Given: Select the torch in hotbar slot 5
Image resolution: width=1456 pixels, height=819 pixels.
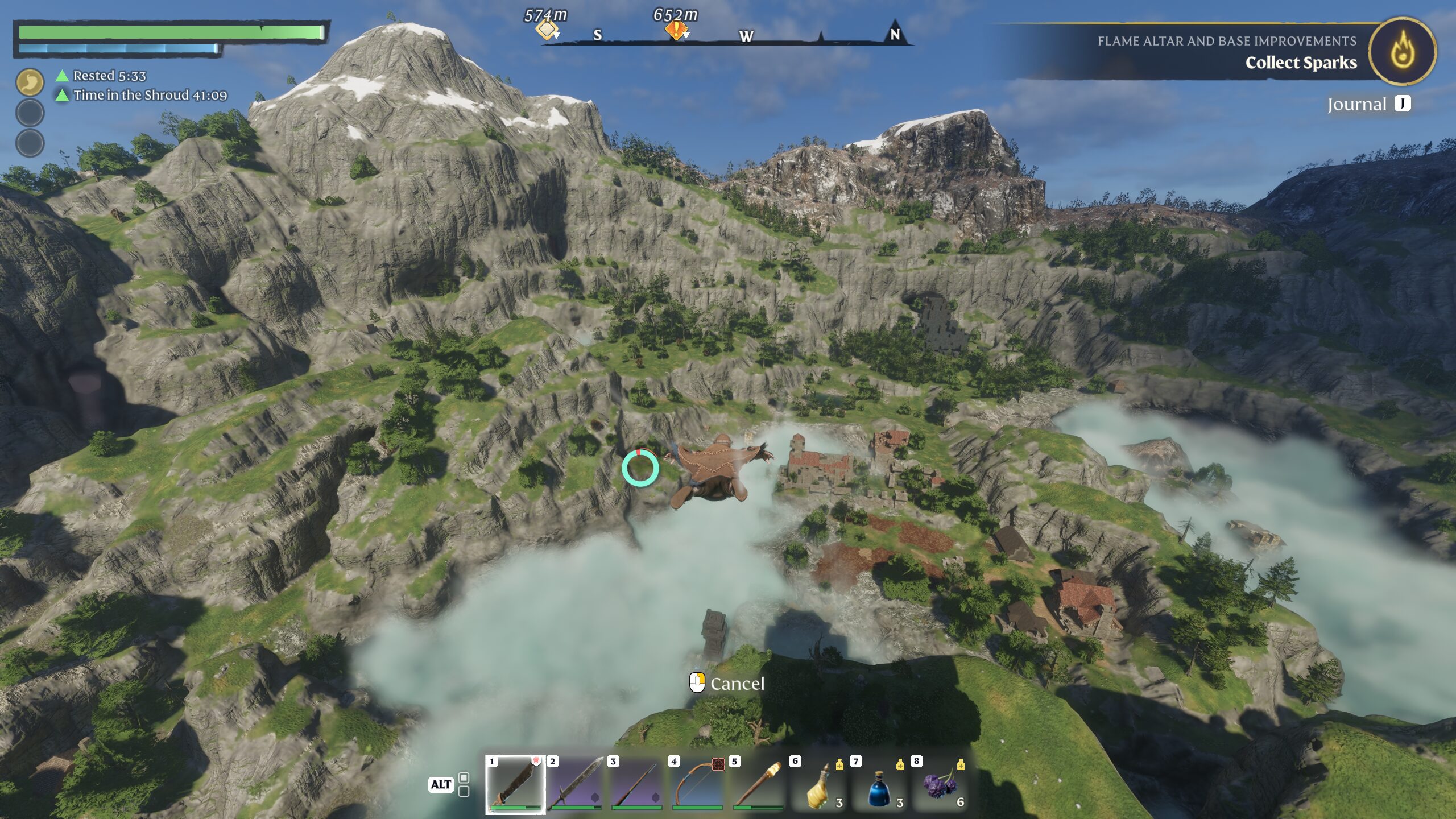Looking at the screenshot, I should coord(758,784).
